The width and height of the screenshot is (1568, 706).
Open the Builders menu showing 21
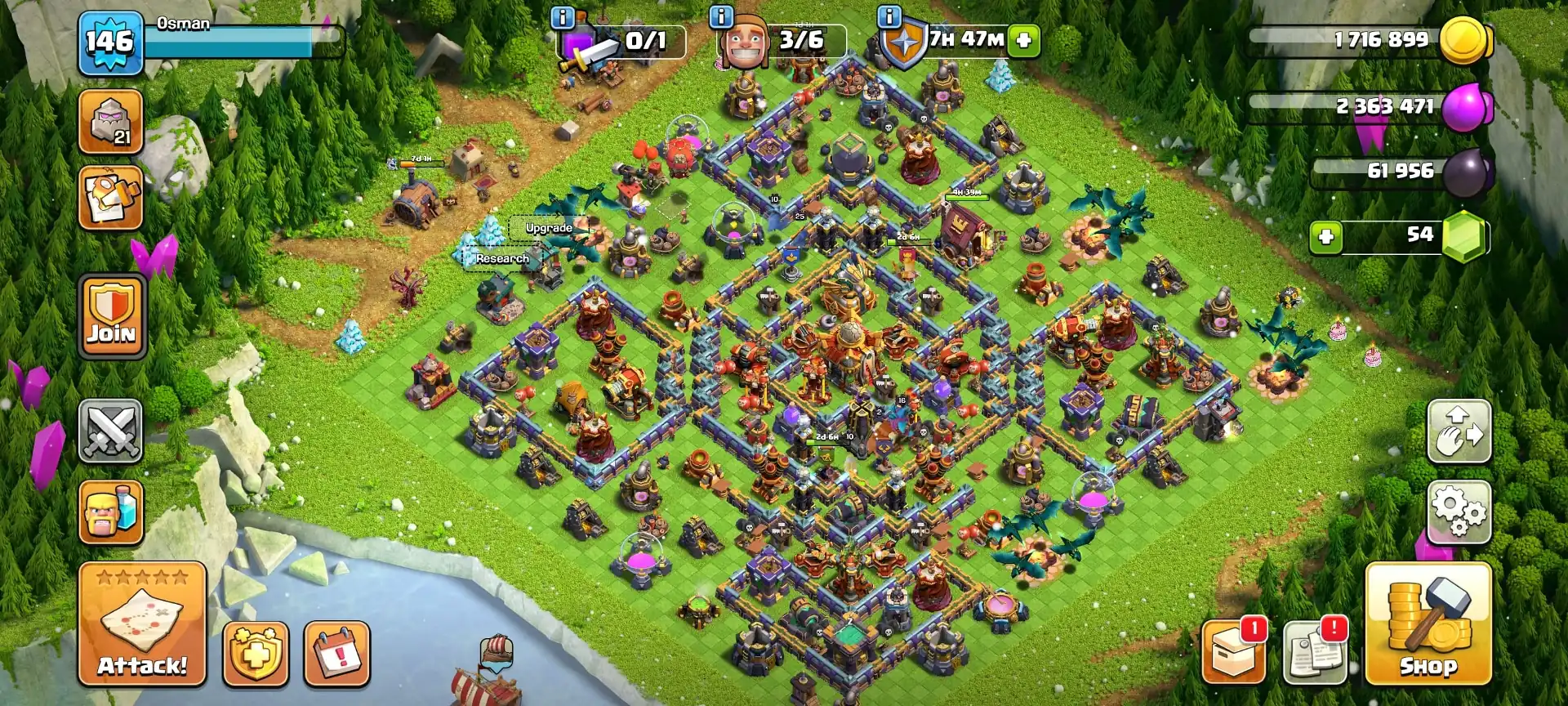(110, 121)
